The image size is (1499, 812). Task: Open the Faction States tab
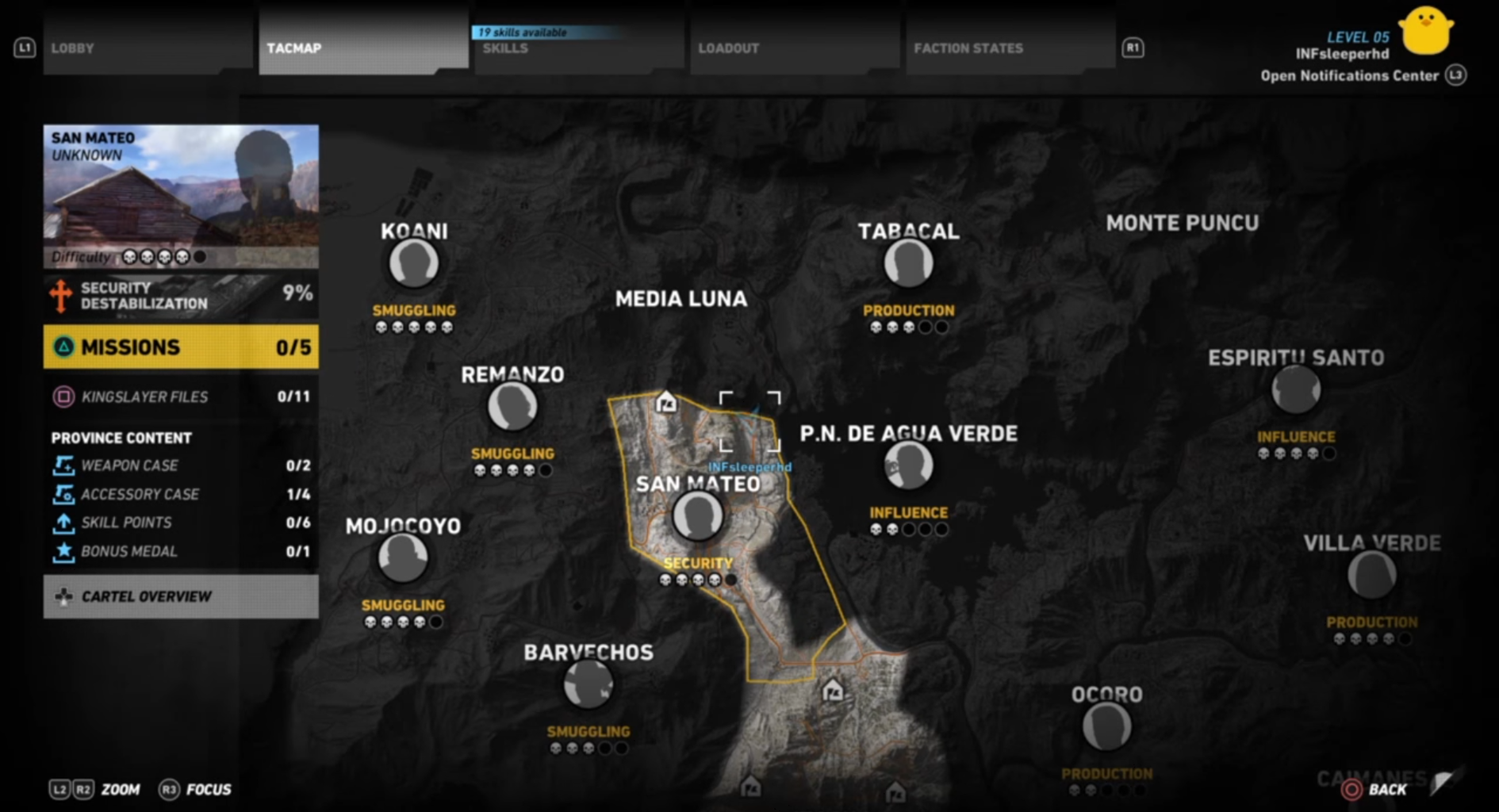[x=1010, y=48]
